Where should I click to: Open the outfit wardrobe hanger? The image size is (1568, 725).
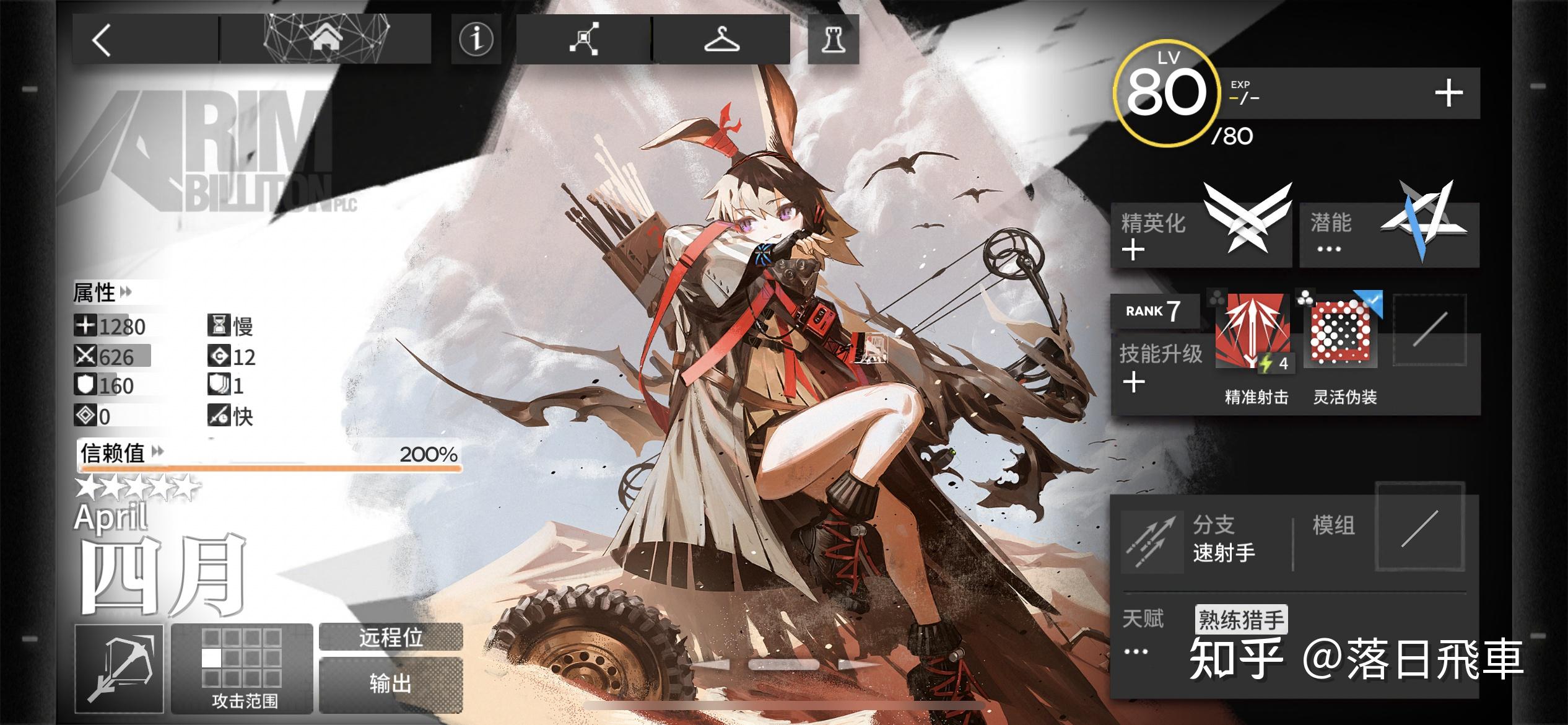point(721,40)
